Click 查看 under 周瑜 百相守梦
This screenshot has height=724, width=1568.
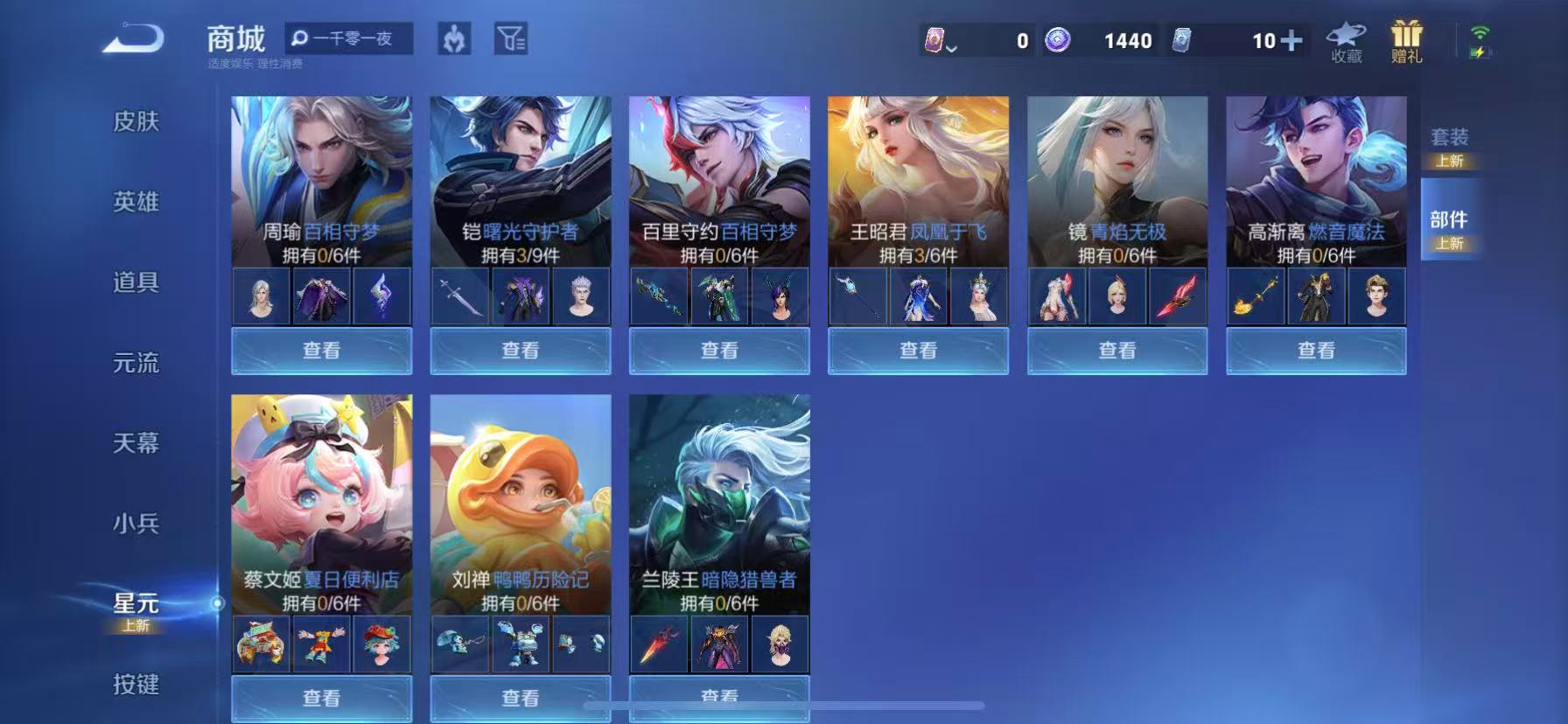pos(321,351)
